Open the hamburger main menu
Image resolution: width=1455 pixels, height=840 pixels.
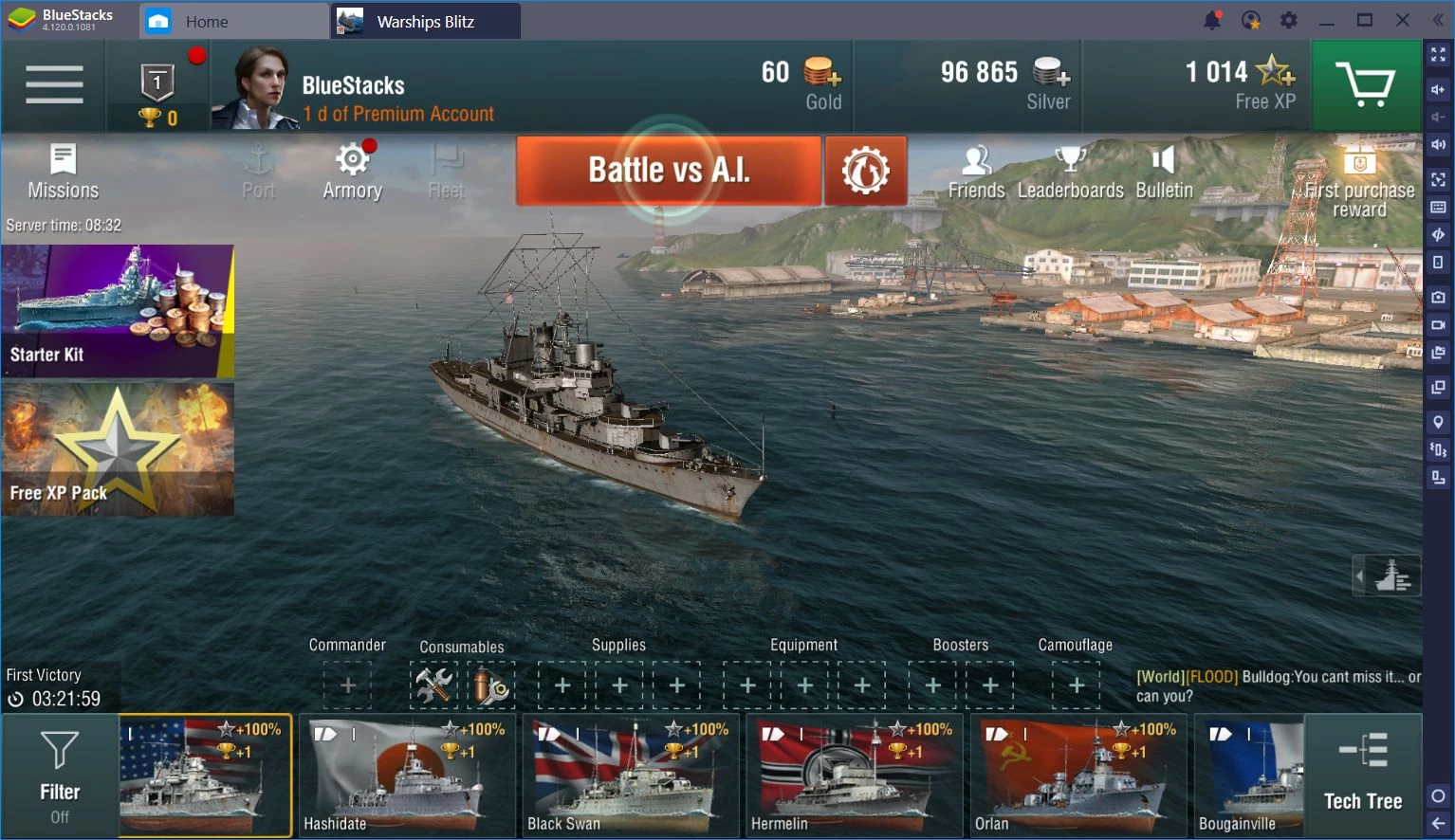click(x=54, y=84)
